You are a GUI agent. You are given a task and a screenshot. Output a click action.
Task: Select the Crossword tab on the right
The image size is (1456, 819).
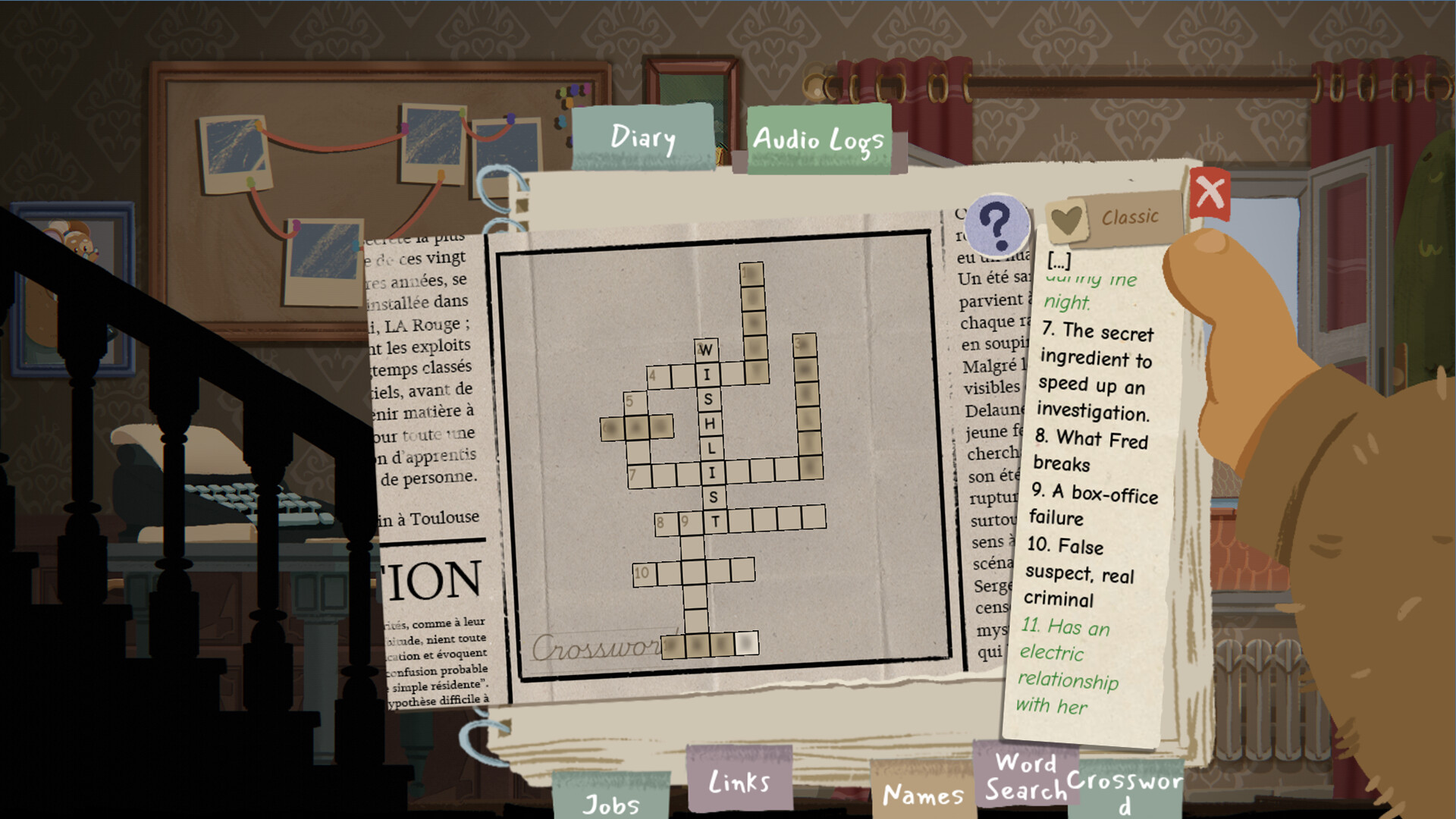[x=1124, y=787]
